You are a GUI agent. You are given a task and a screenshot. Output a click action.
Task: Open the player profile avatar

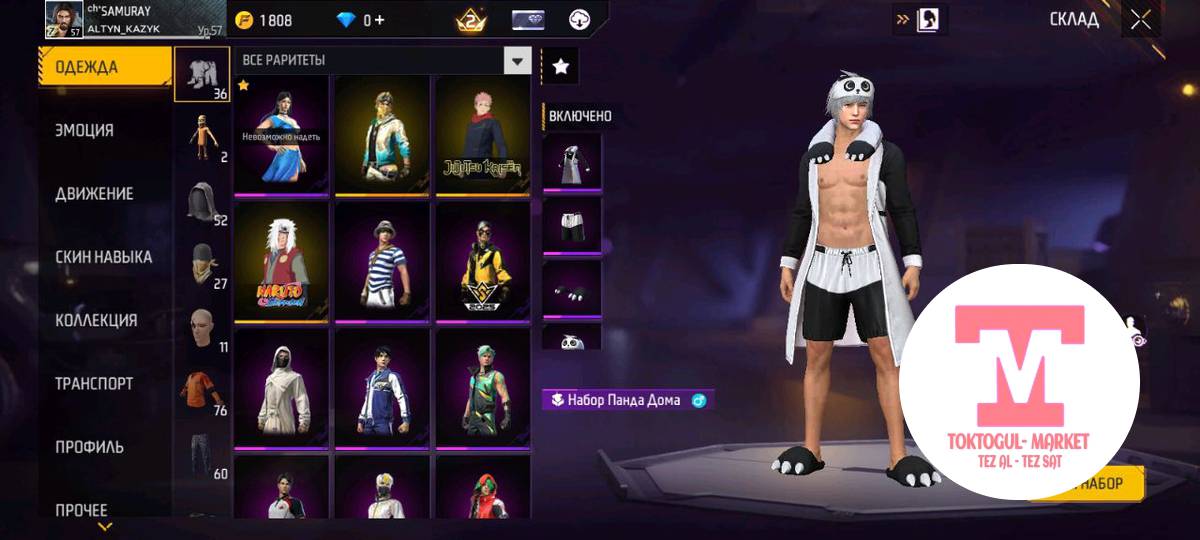(63, 19)
